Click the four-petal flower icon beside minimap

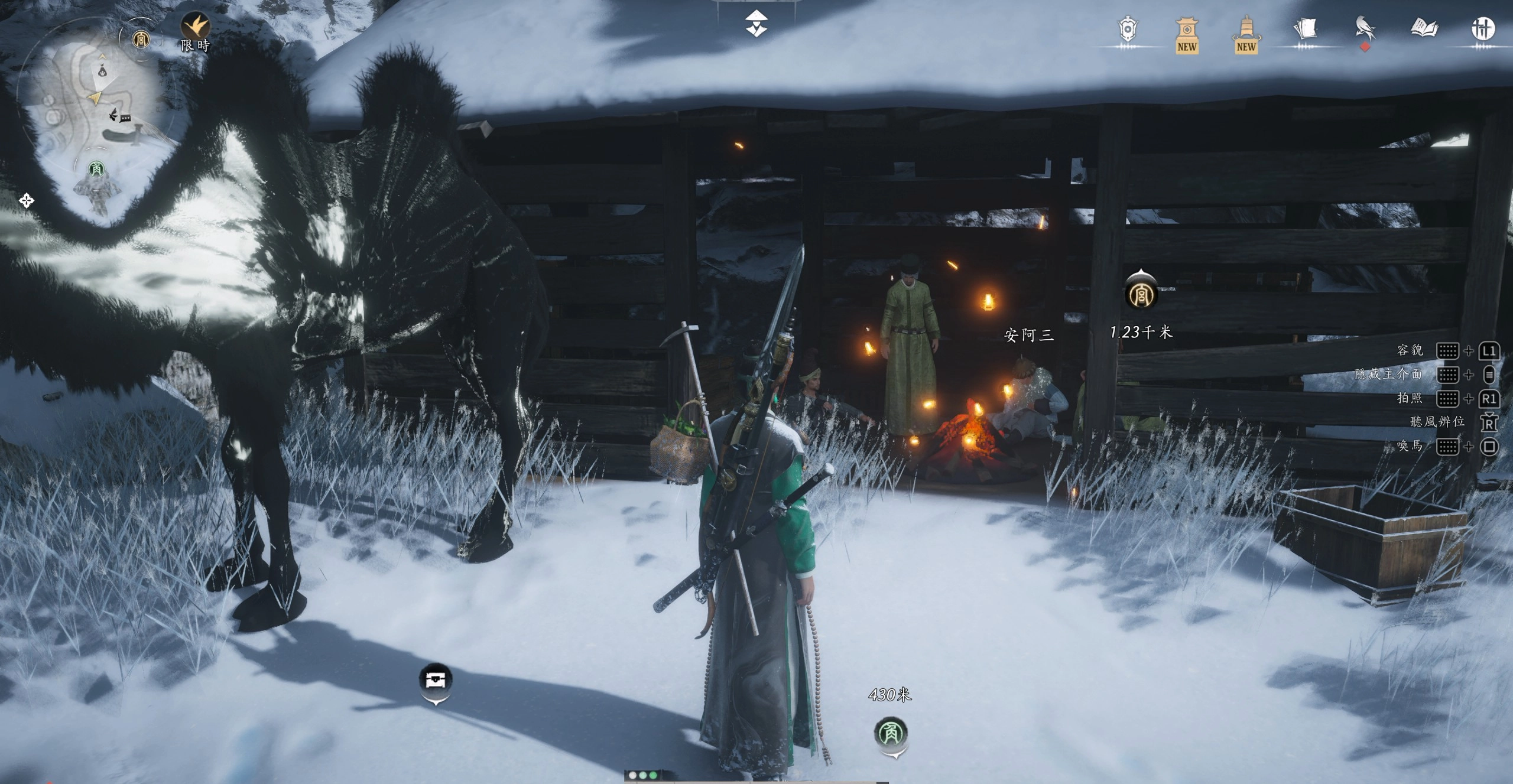[26, 201]
